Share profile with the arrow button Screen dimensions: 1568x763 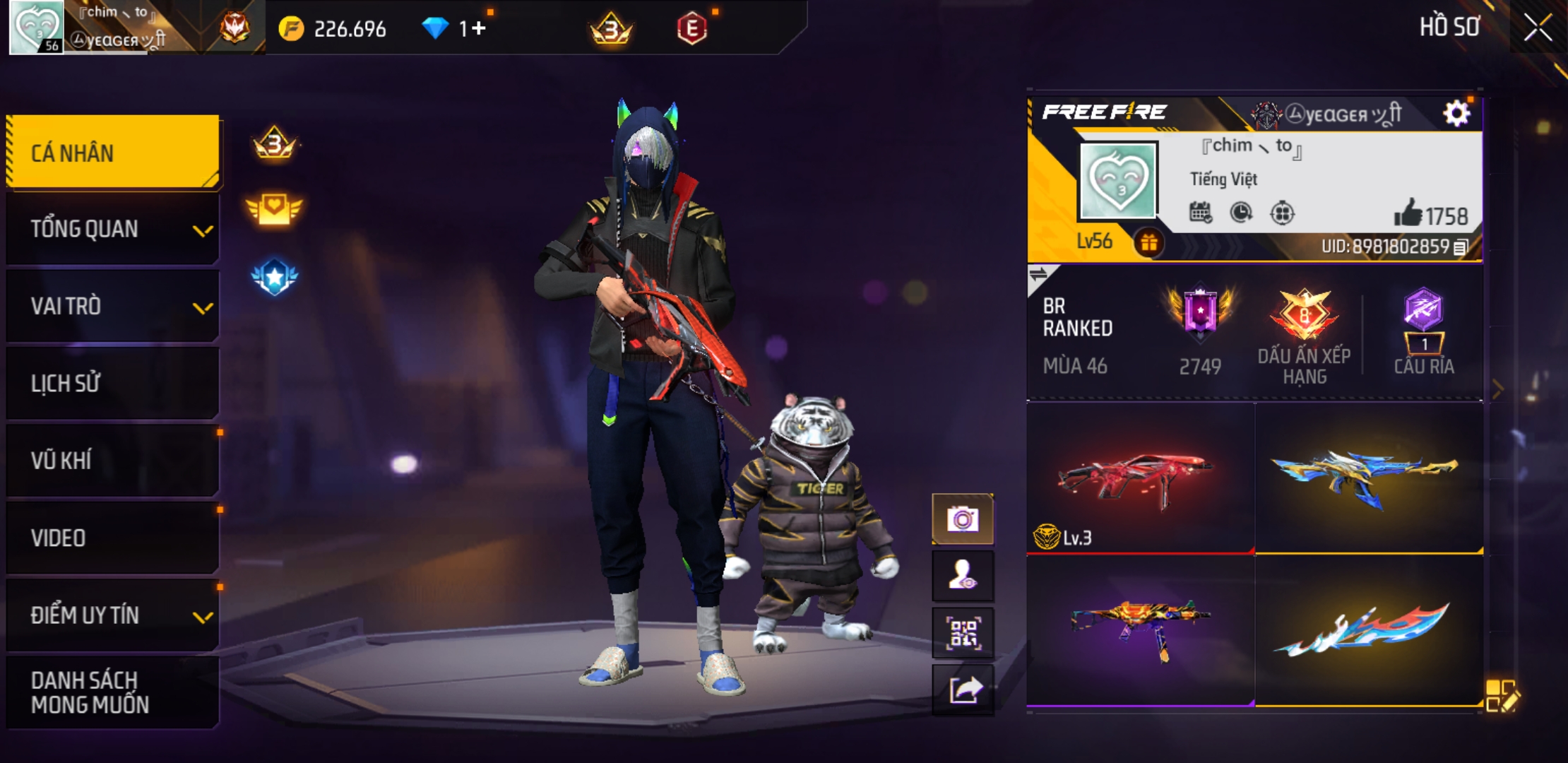point(963,690)
